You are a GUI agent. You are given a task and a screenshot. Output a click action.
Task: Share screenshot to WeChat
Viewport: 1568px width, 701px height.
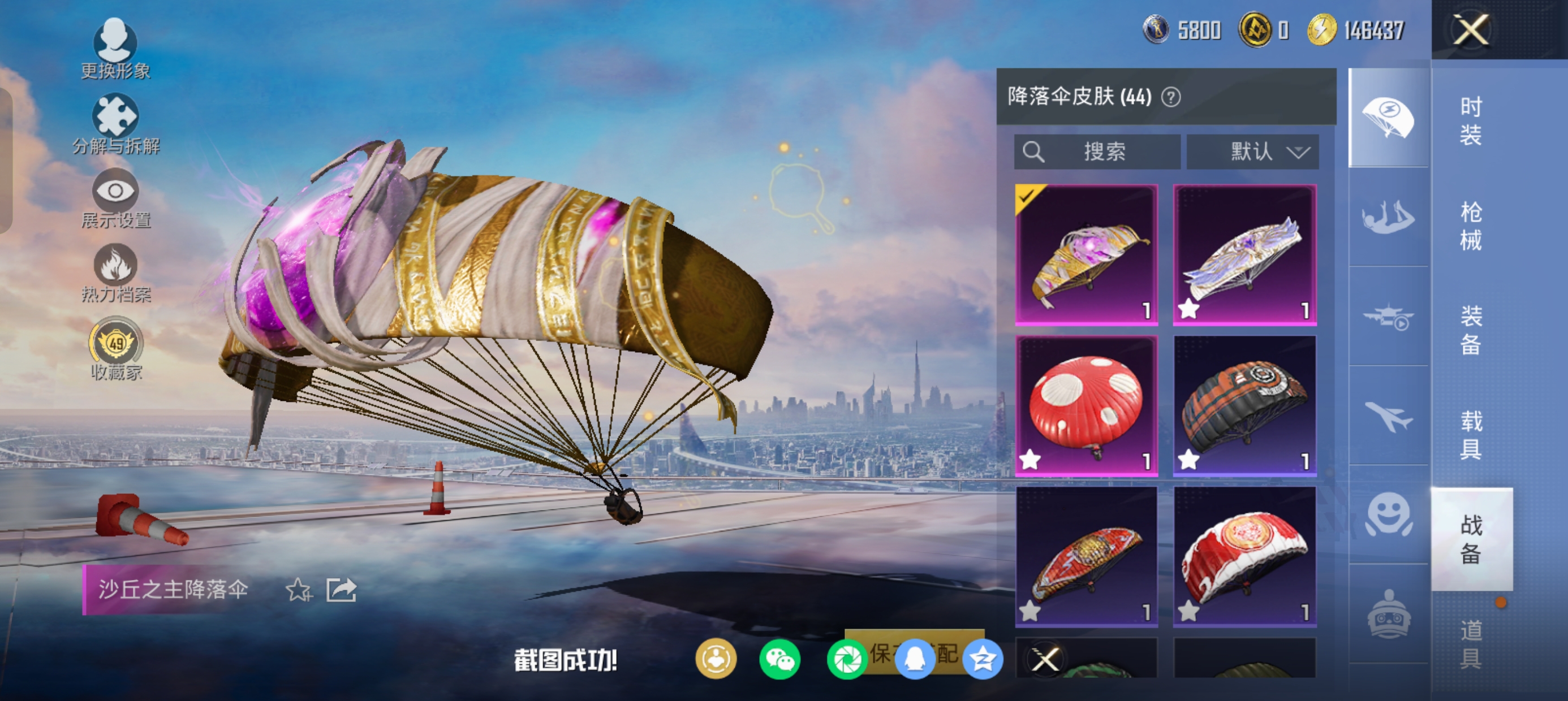(x=779, y=660)
